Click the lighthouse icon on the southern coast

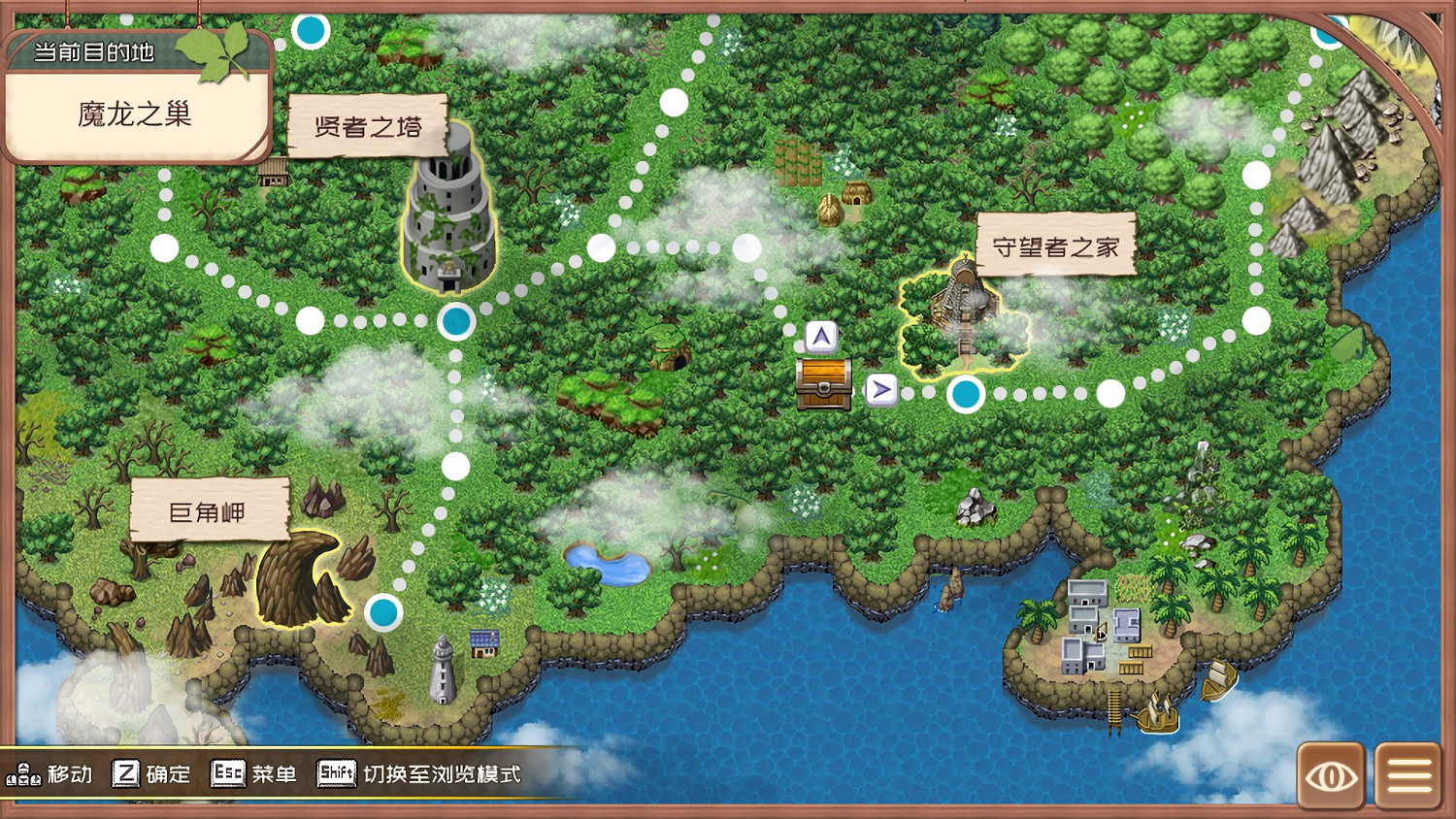[x=442, y=671]
